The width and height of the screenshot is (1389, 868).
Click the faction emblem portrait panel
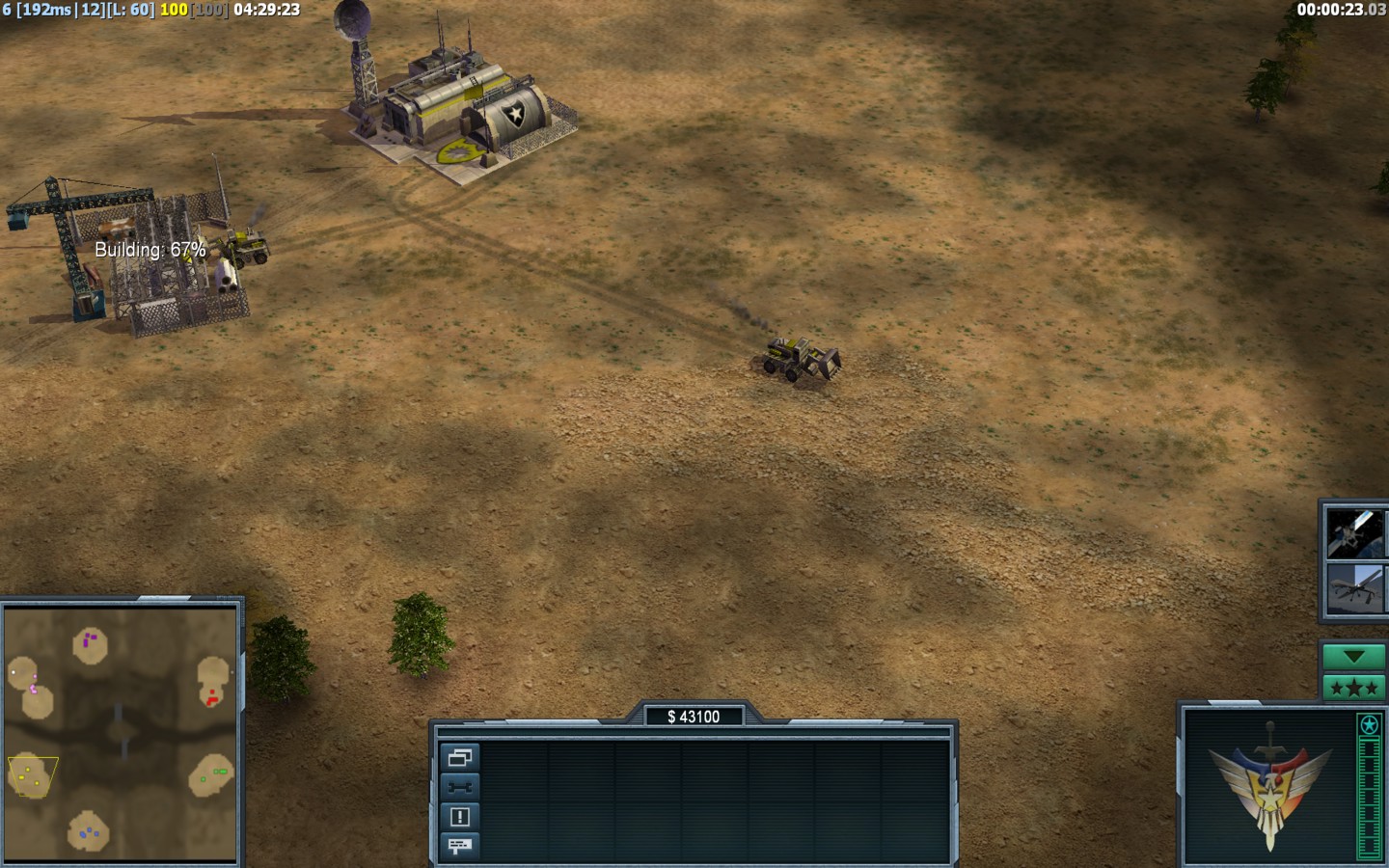tap(1268, 785)
